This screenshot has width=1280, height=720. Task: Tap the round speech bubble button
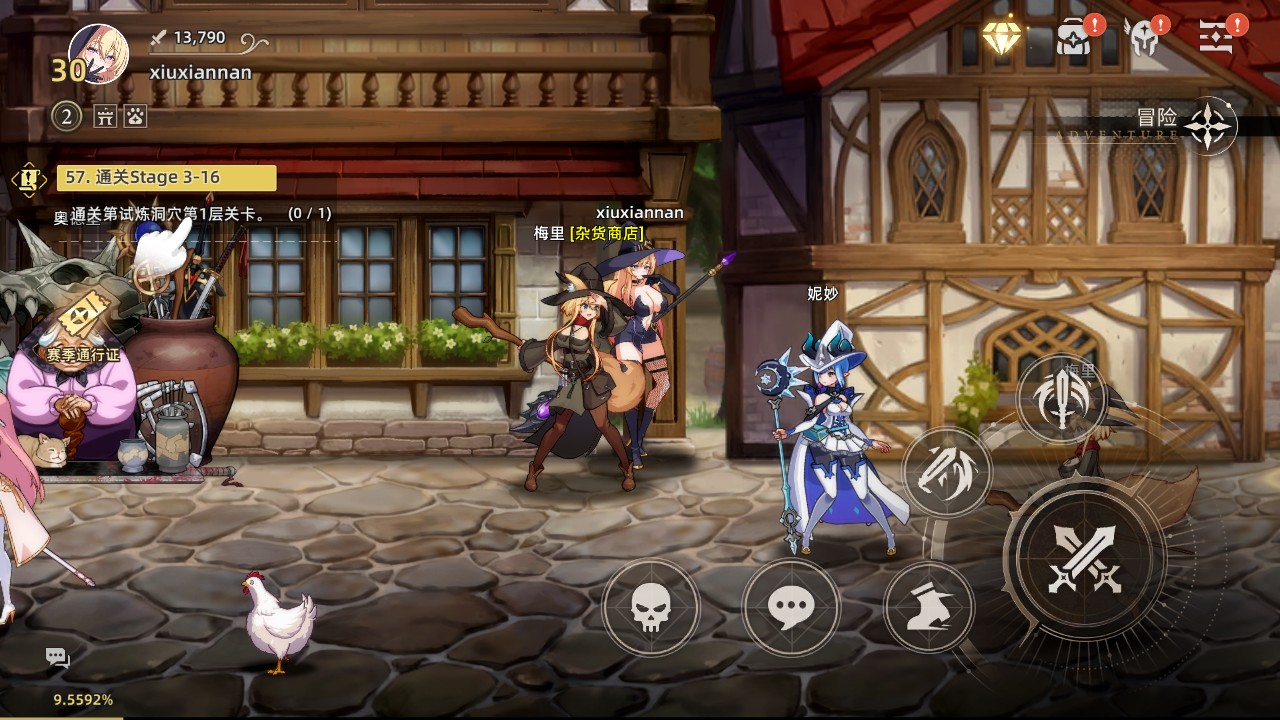tap(791, 607)
